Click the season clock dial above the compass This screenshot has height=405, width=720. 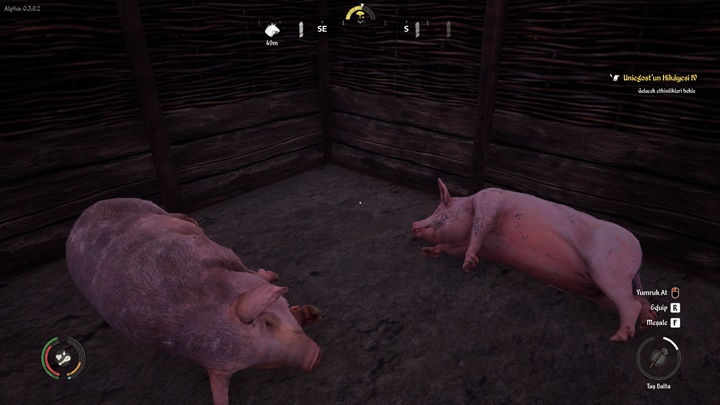(360, 15)
